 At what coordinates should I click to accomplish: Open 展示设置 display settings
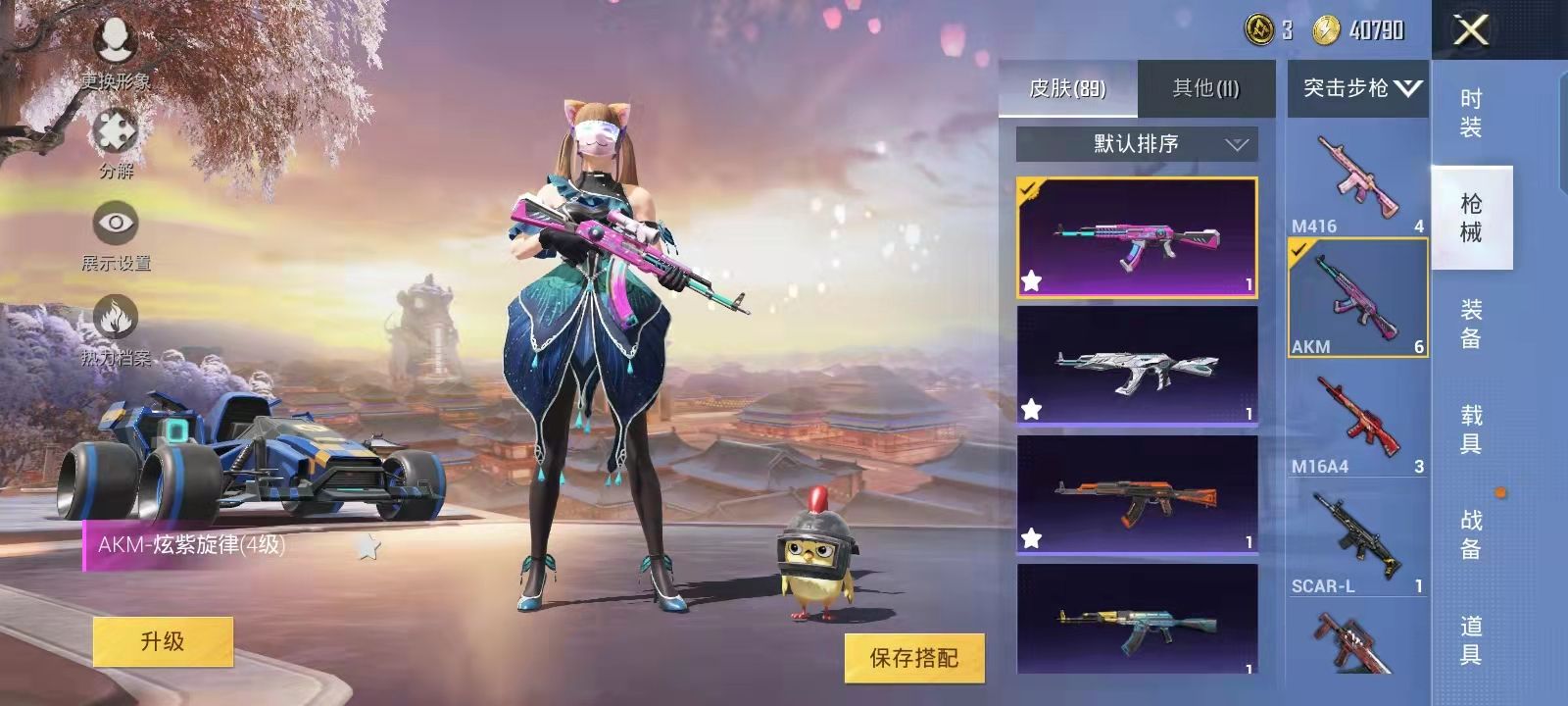pos(116,224)
